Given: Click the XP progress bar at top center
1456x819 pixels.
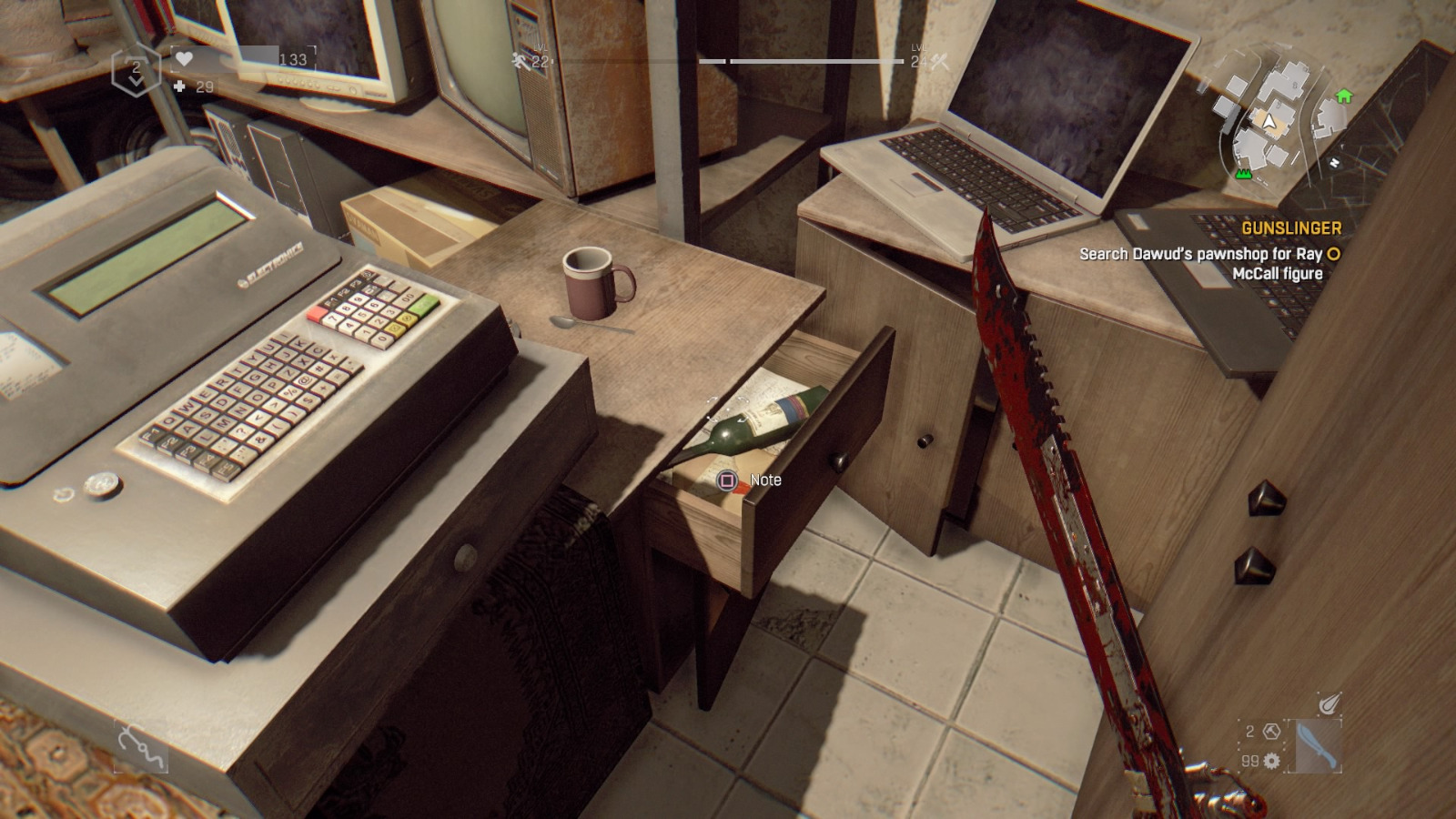Looking at the screenshot, I should pyautogui.click(x=801, y=62).
